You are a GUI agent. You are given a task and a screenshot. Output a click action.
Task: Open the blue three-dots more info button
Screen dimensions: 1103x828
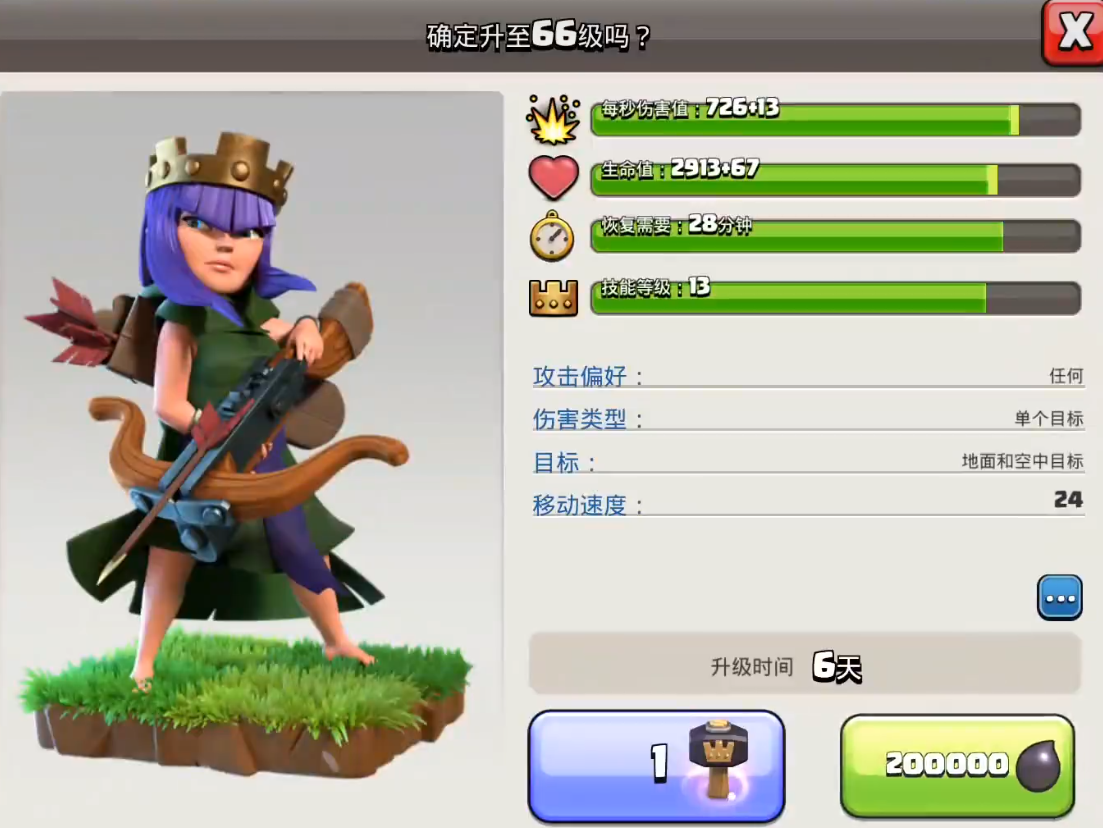(x=1059, y=598)
